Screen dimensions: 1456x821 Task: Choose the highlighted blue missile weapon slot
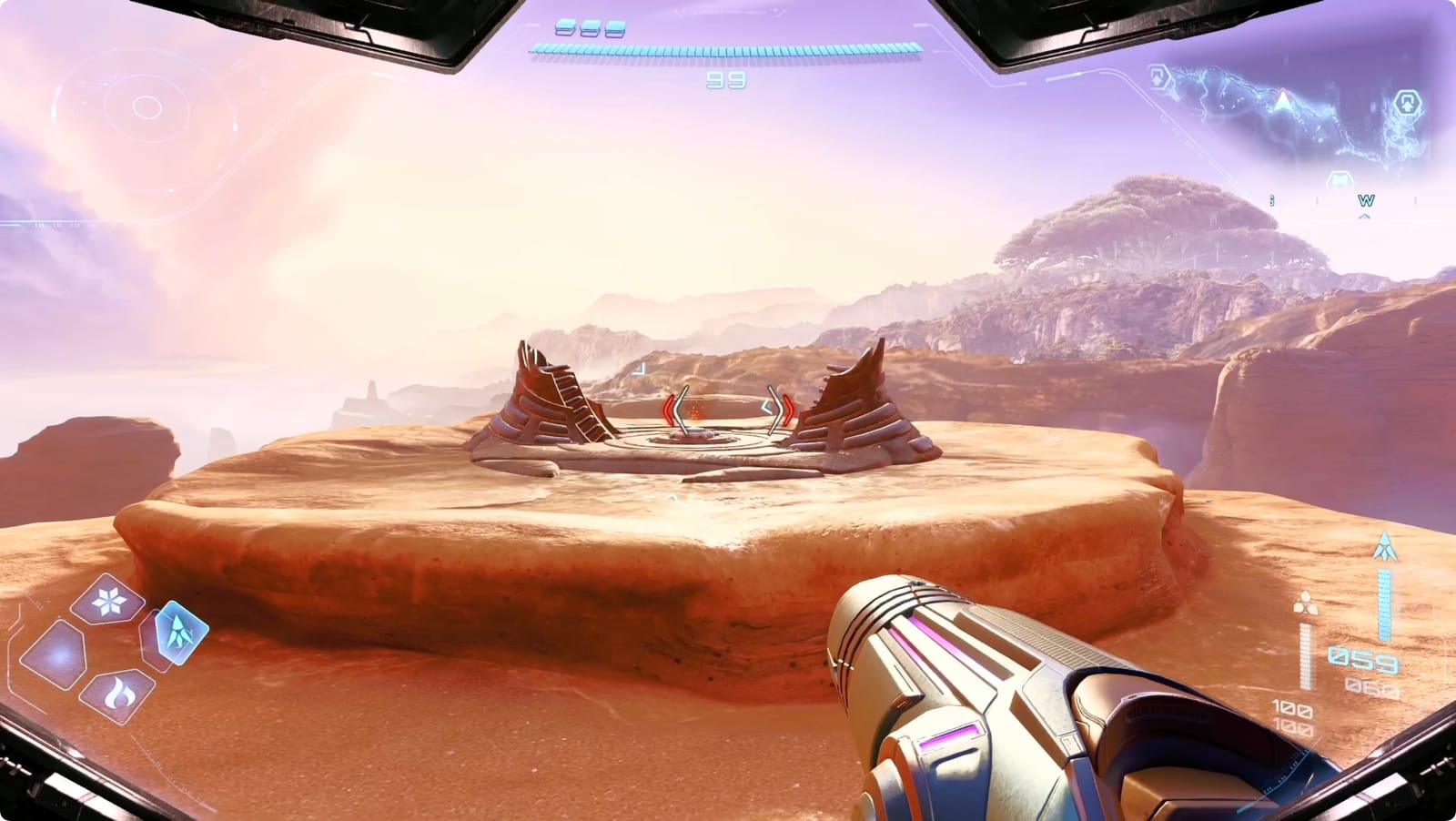[175, 631]
